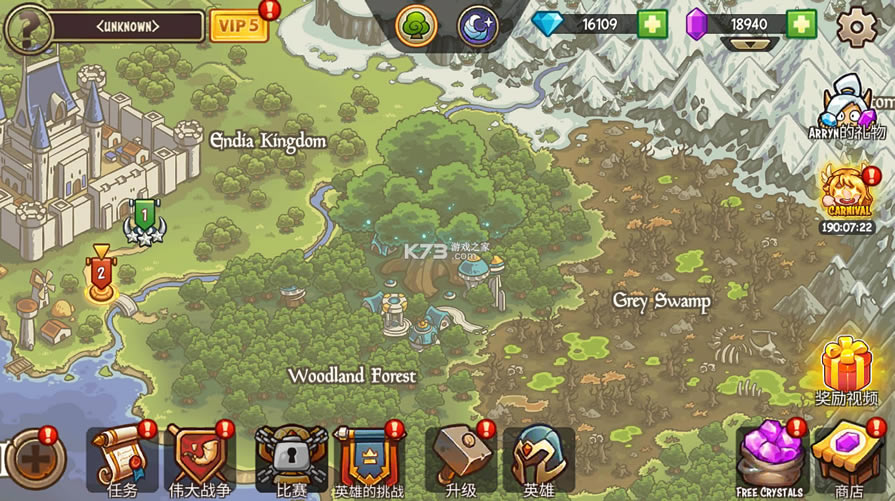Open the player profile question-mark avatar

click(x=27, y=27)
